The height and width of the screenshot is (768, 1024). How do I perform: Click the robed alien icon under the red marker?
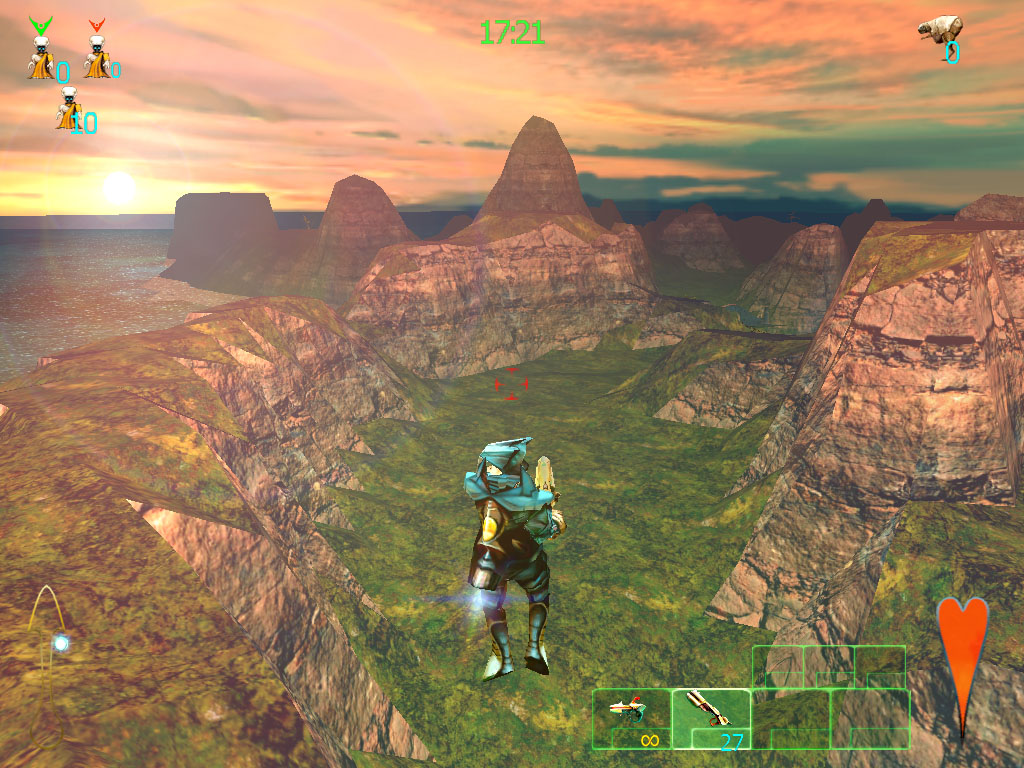point(96,57)
